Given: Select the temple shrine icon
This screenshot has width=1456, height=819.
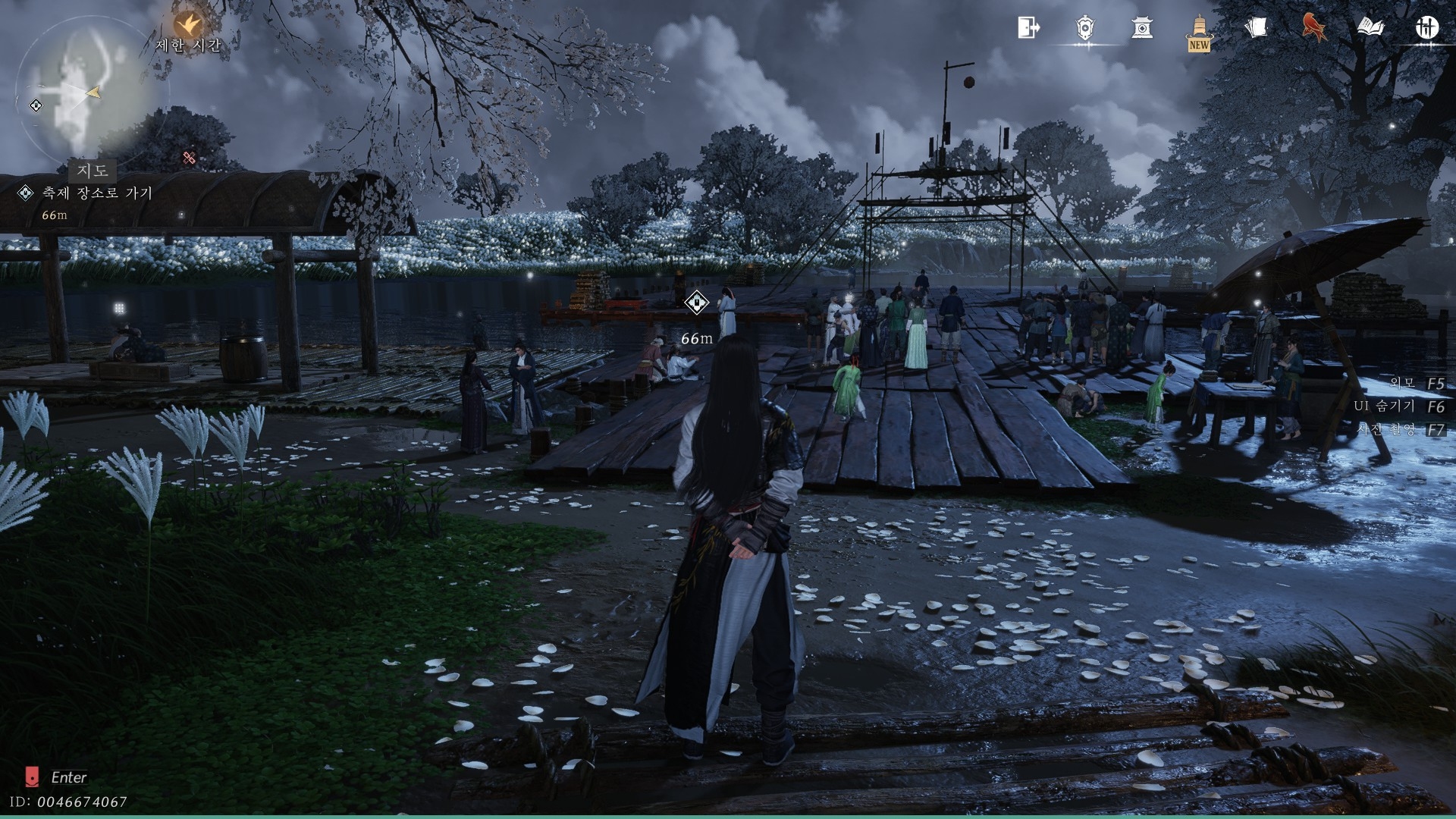Looking at the screenshot, I should (1141, 29).
